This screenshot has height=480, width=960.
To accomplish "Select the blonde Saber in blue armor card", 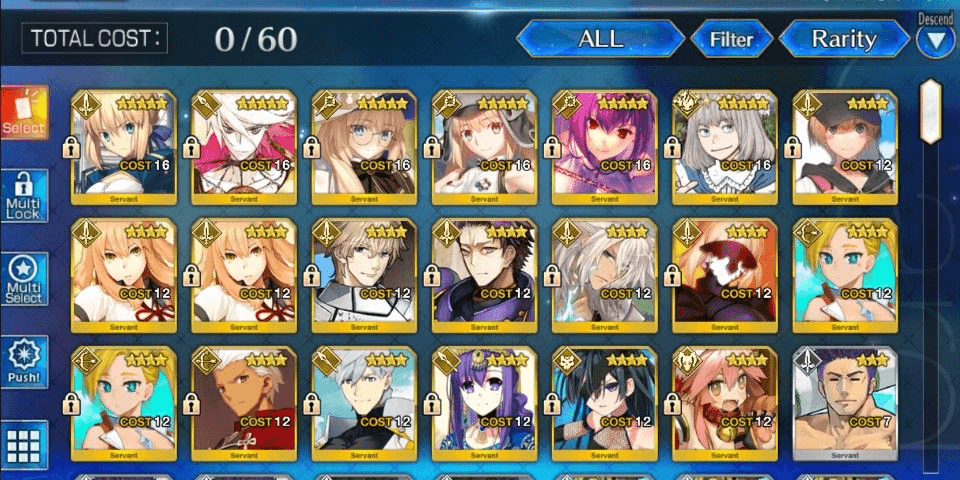I will [124, 146].
